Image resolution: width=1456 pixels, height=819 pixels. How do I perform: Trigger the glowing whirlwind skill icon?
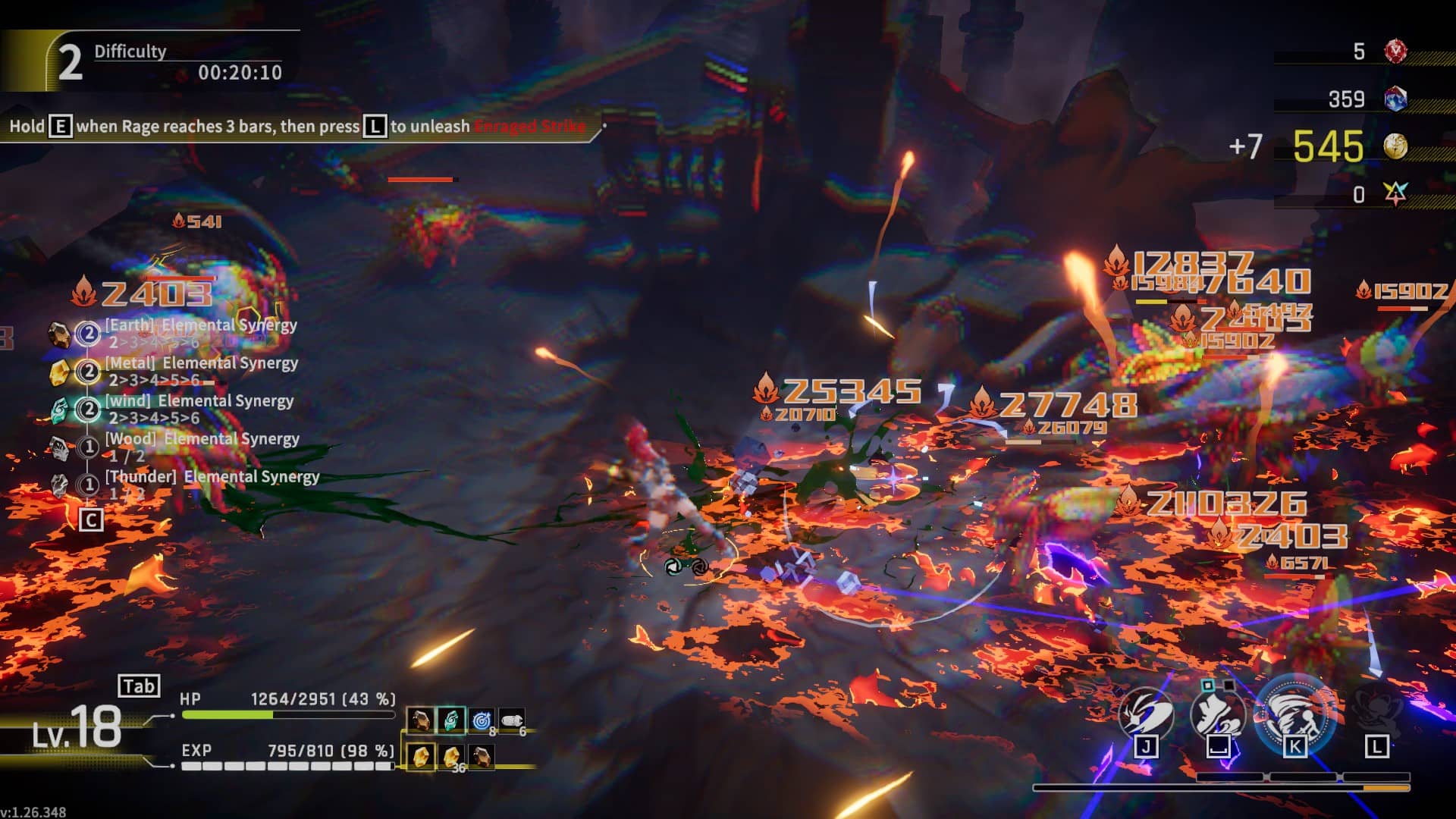1294,714
